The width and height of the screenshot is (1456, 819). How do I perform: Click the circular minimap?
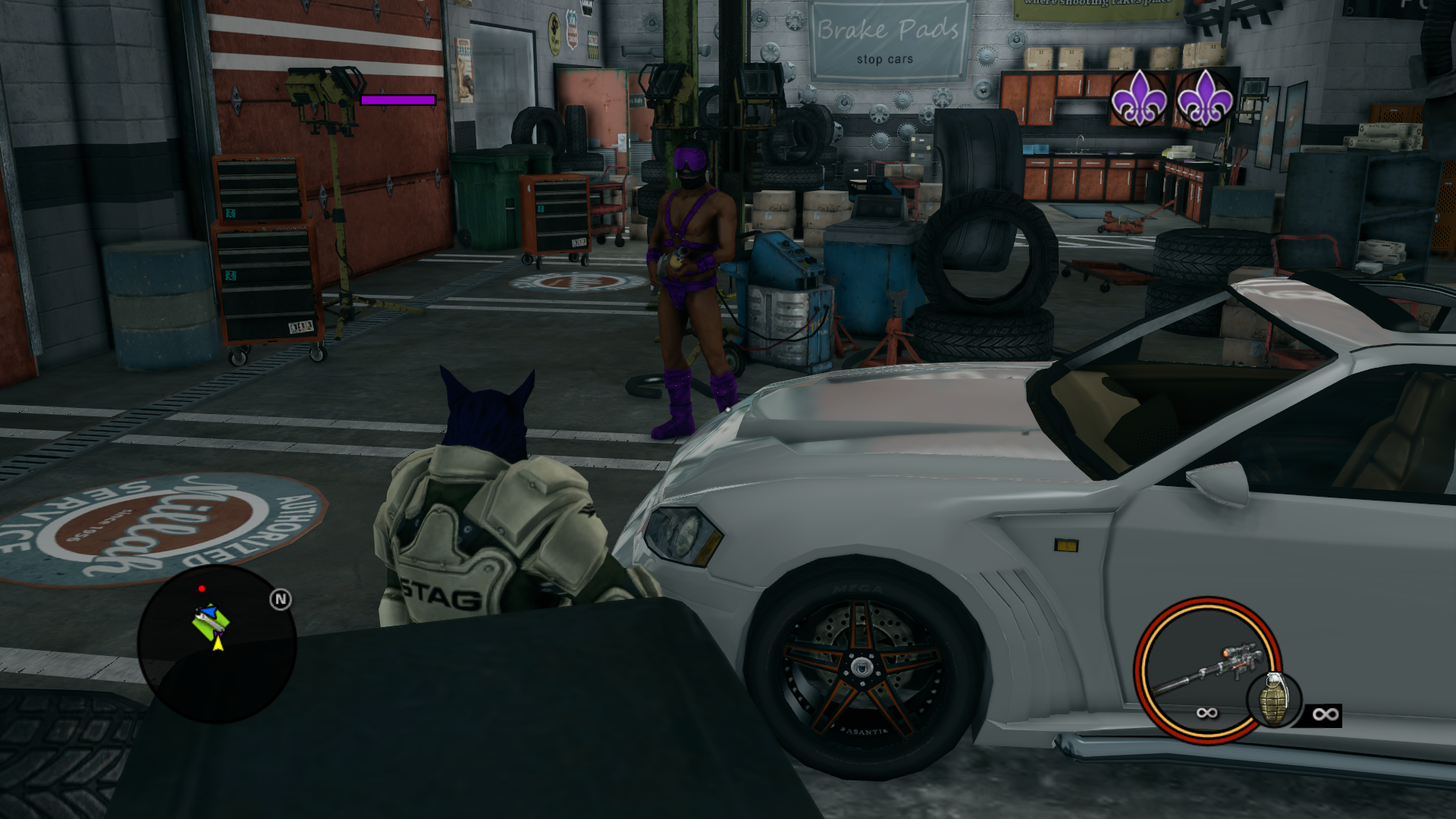[217, 644]
